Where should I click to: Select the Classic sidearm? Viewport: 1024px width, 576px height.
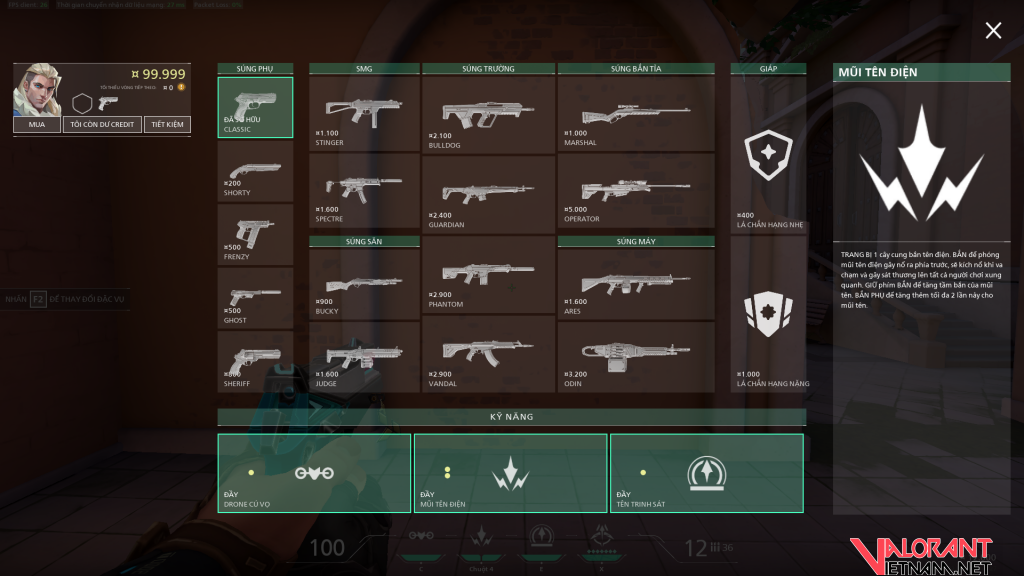255,107
